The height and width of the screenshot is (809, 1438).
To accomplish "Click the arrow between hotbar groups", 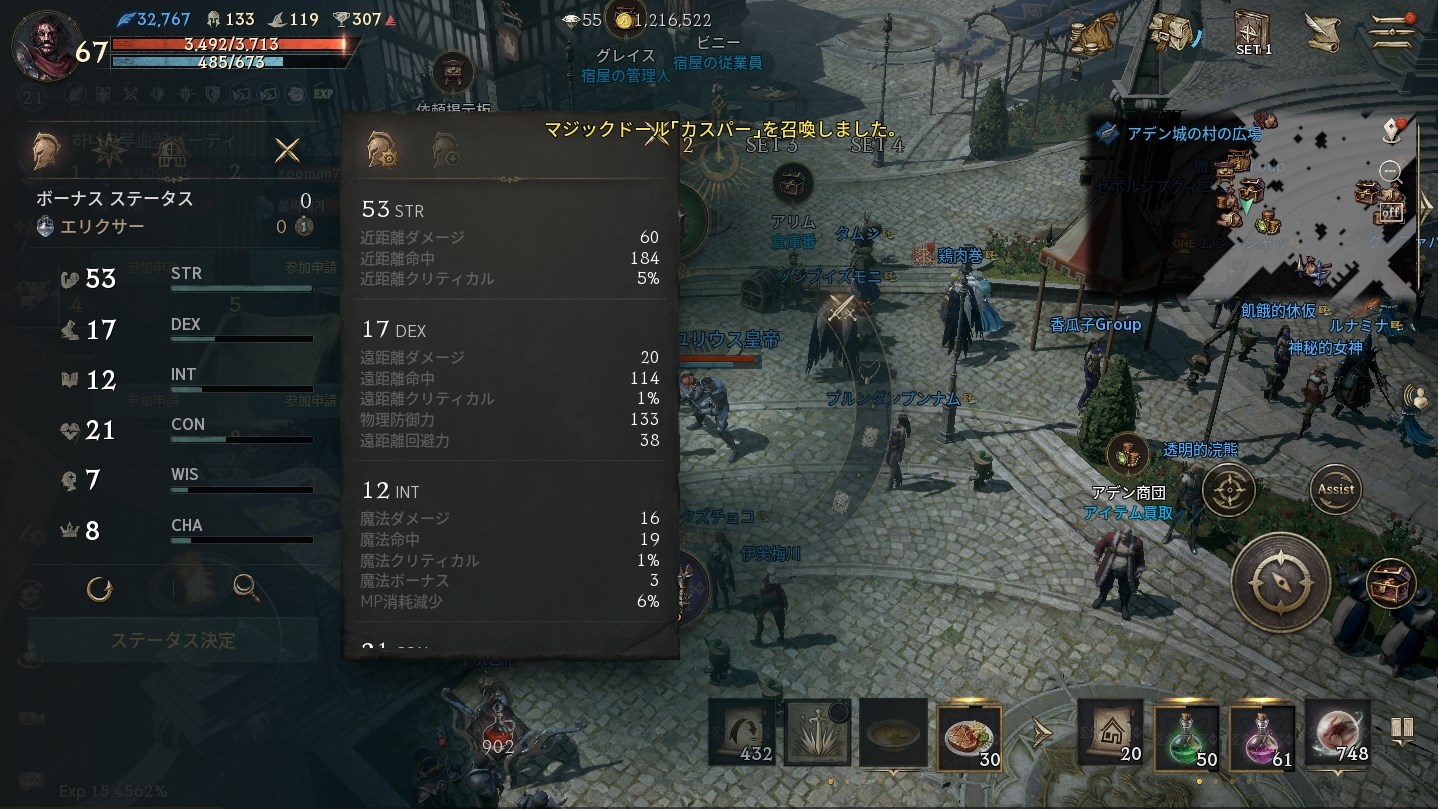I will (x=1041, y=732).
